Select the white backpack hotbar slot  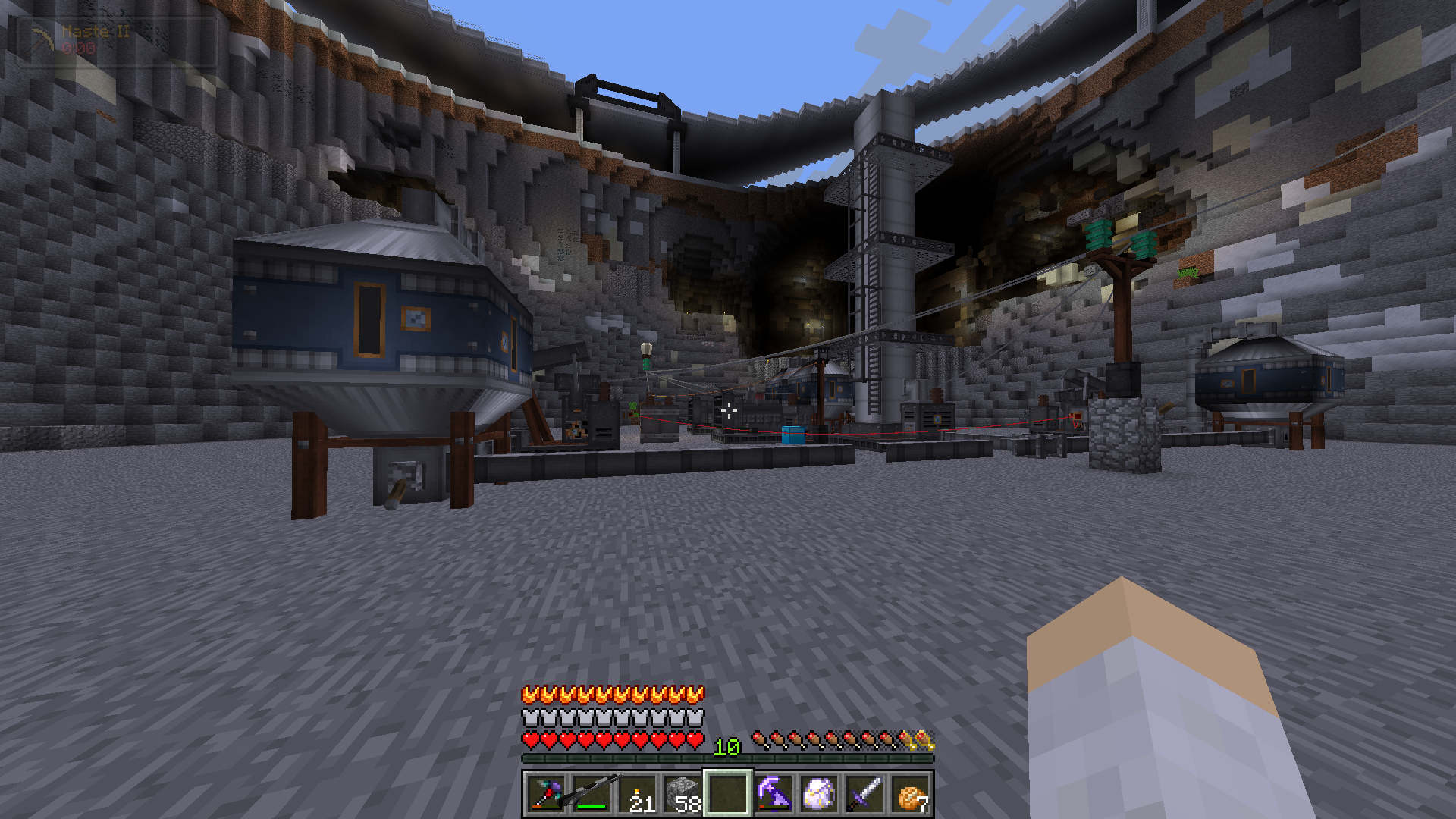819,794
